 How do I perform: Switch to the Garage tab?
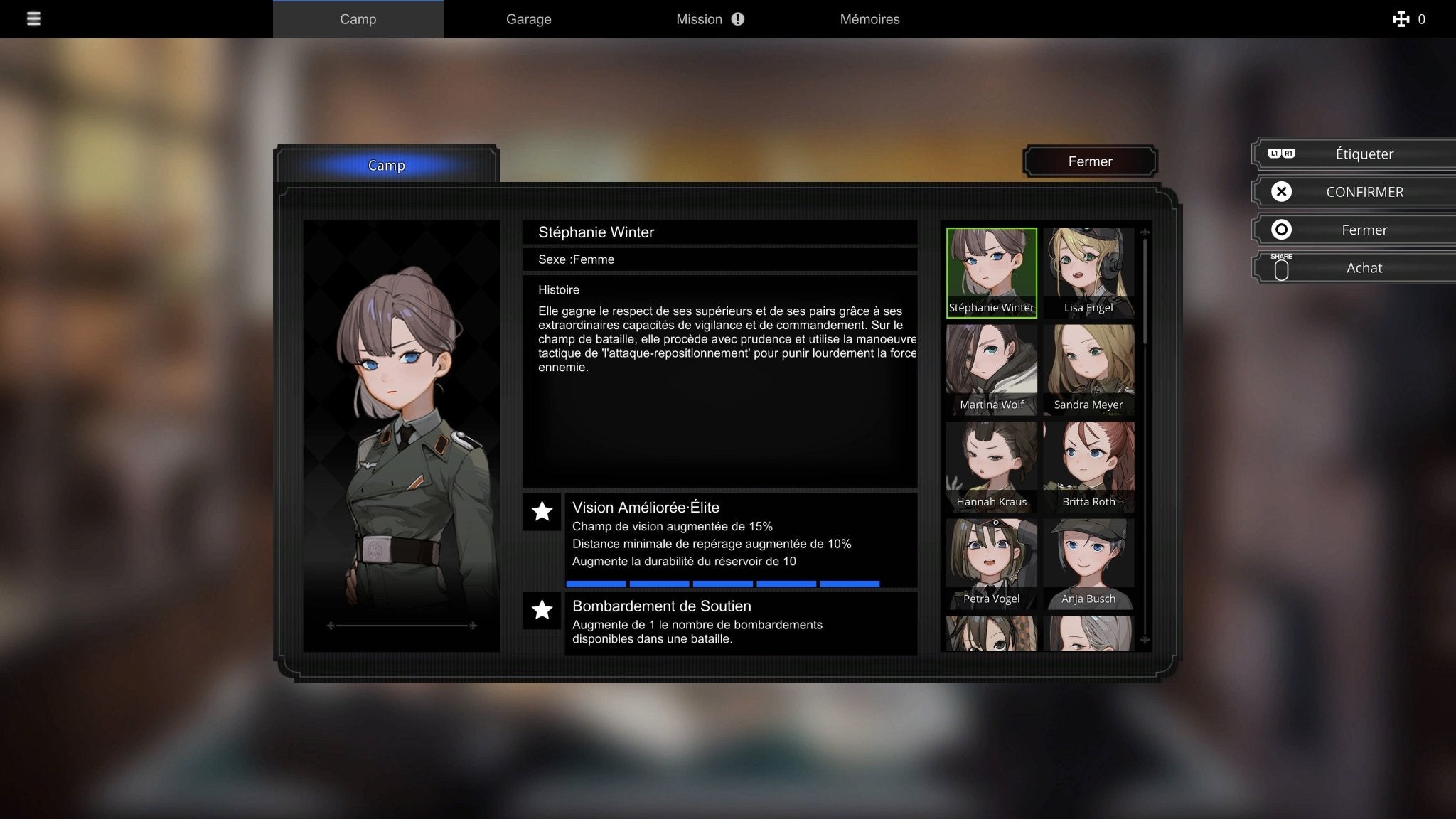[x=528, y=19]
